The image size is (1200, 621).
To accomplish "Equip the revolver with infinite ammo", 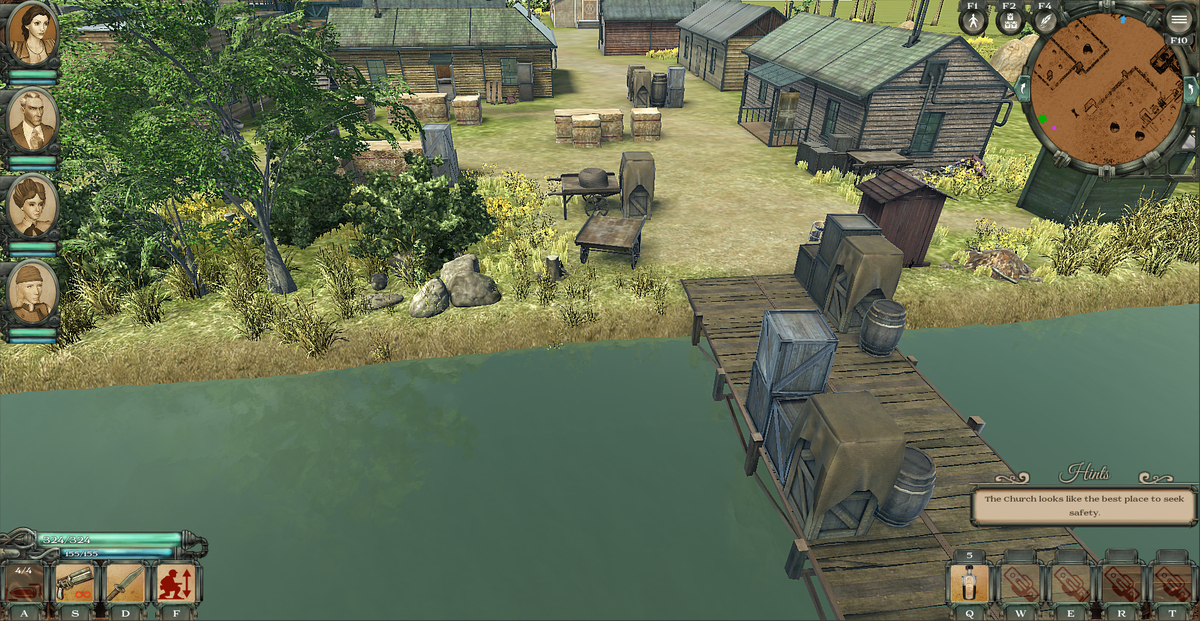I will click(75, 583).
